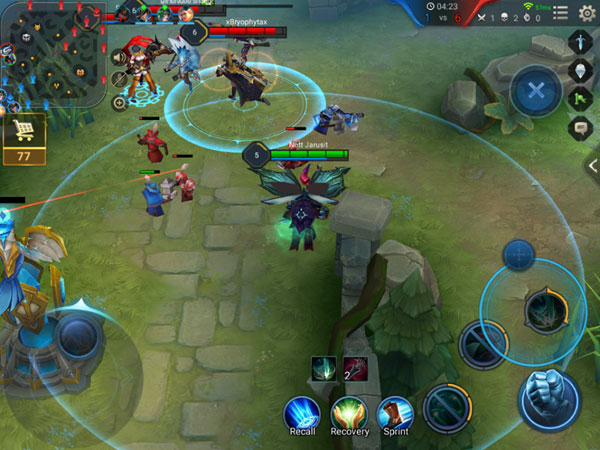The width and height of the screenshot is (600, 450).
Task: Hit the fist basic attack button
Action: click(548, 398)
